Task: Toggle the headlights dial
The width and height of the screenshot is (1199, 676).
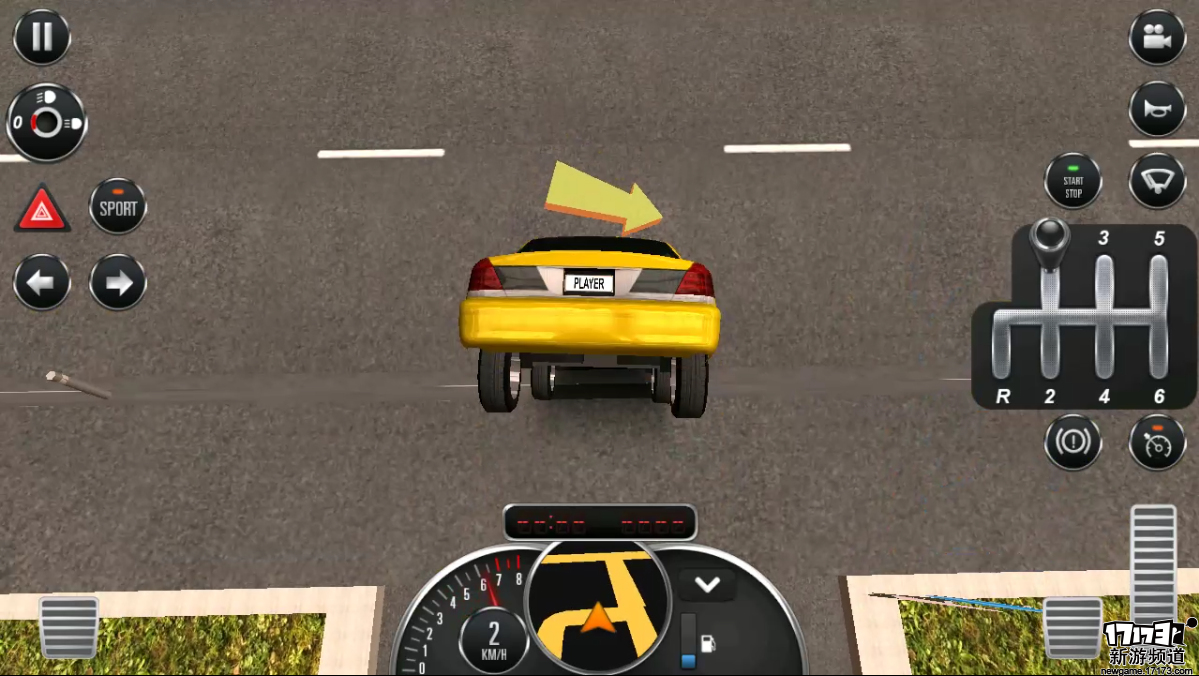Action: click(46, 122)
